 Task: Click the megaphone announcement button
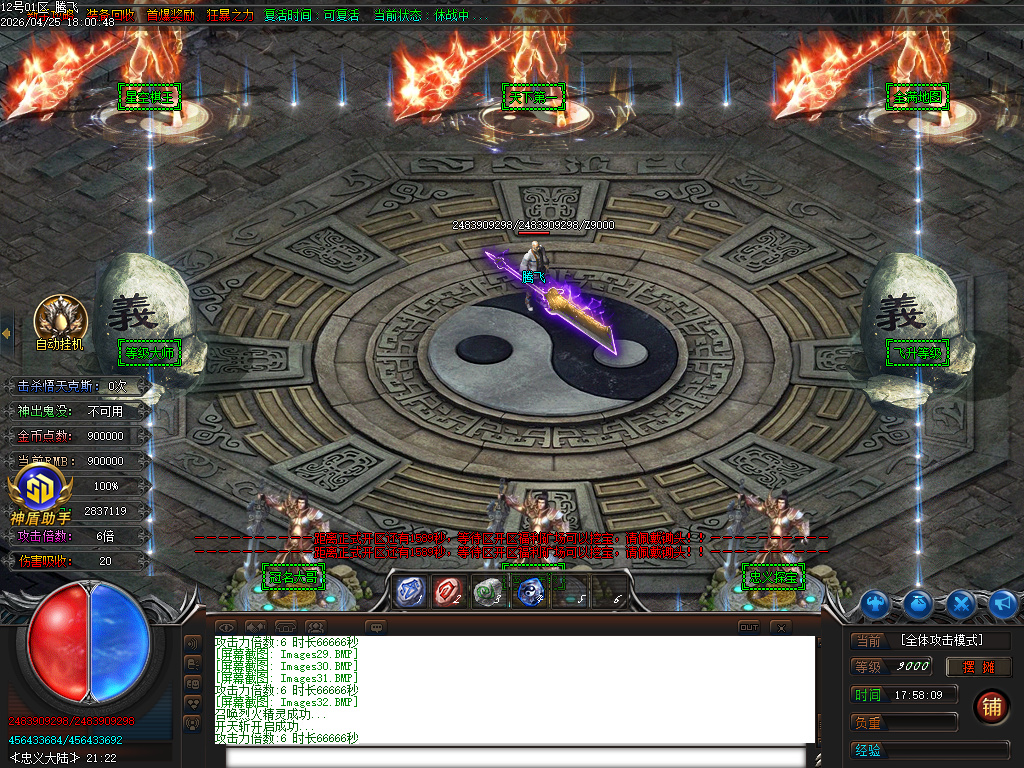[1002, 603]
